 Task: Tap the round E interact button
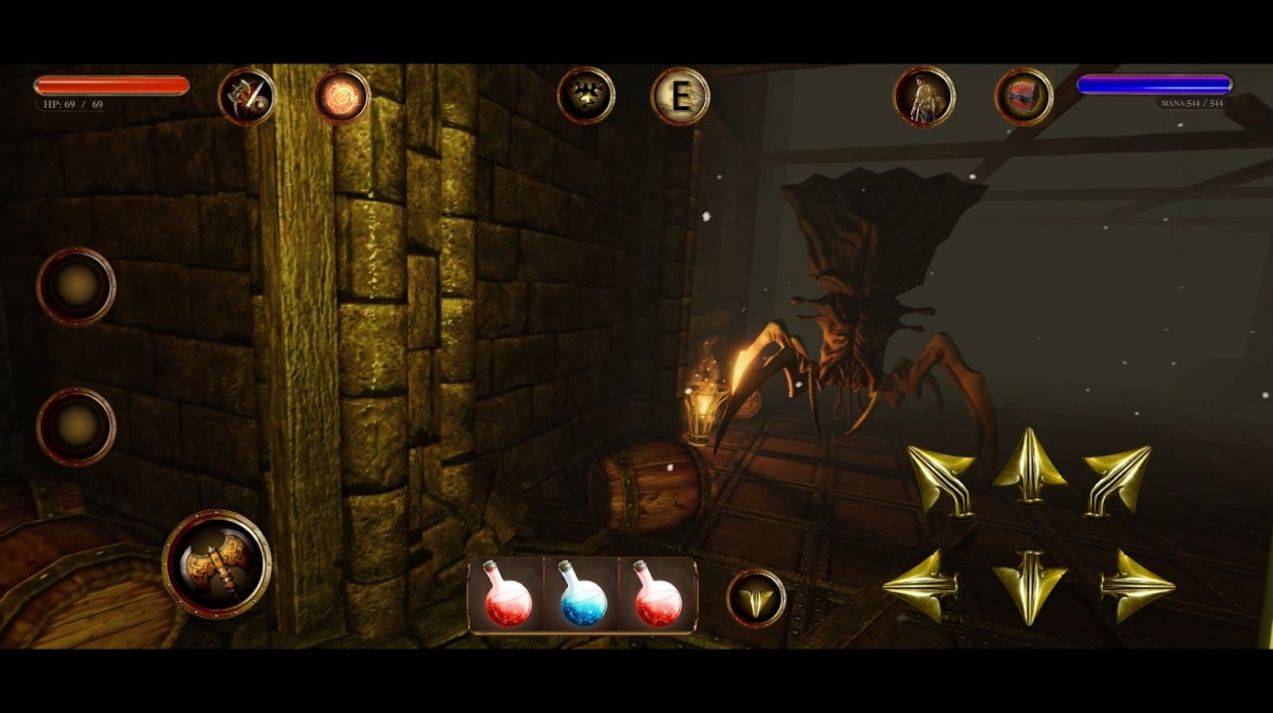681,96
